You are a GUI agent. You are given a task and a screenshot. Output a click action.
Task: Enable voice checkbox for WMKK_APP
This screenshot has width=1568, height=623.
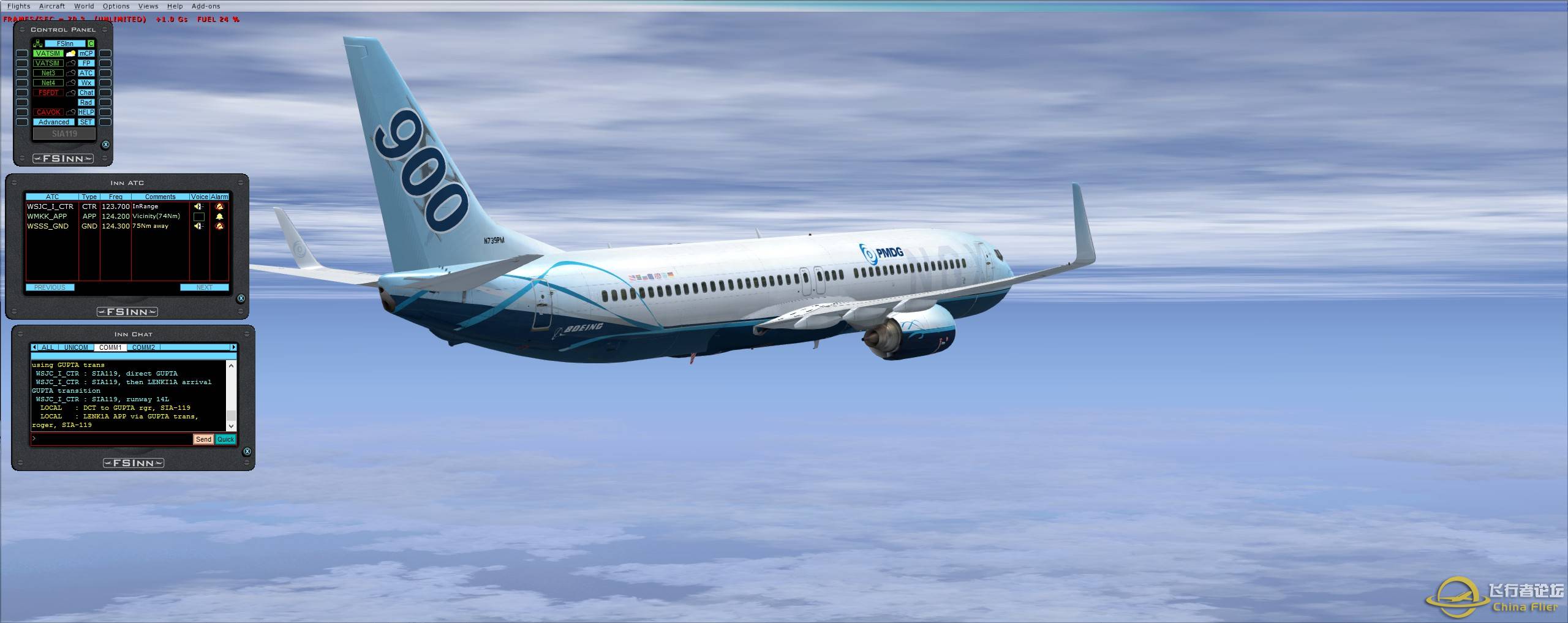199,218
